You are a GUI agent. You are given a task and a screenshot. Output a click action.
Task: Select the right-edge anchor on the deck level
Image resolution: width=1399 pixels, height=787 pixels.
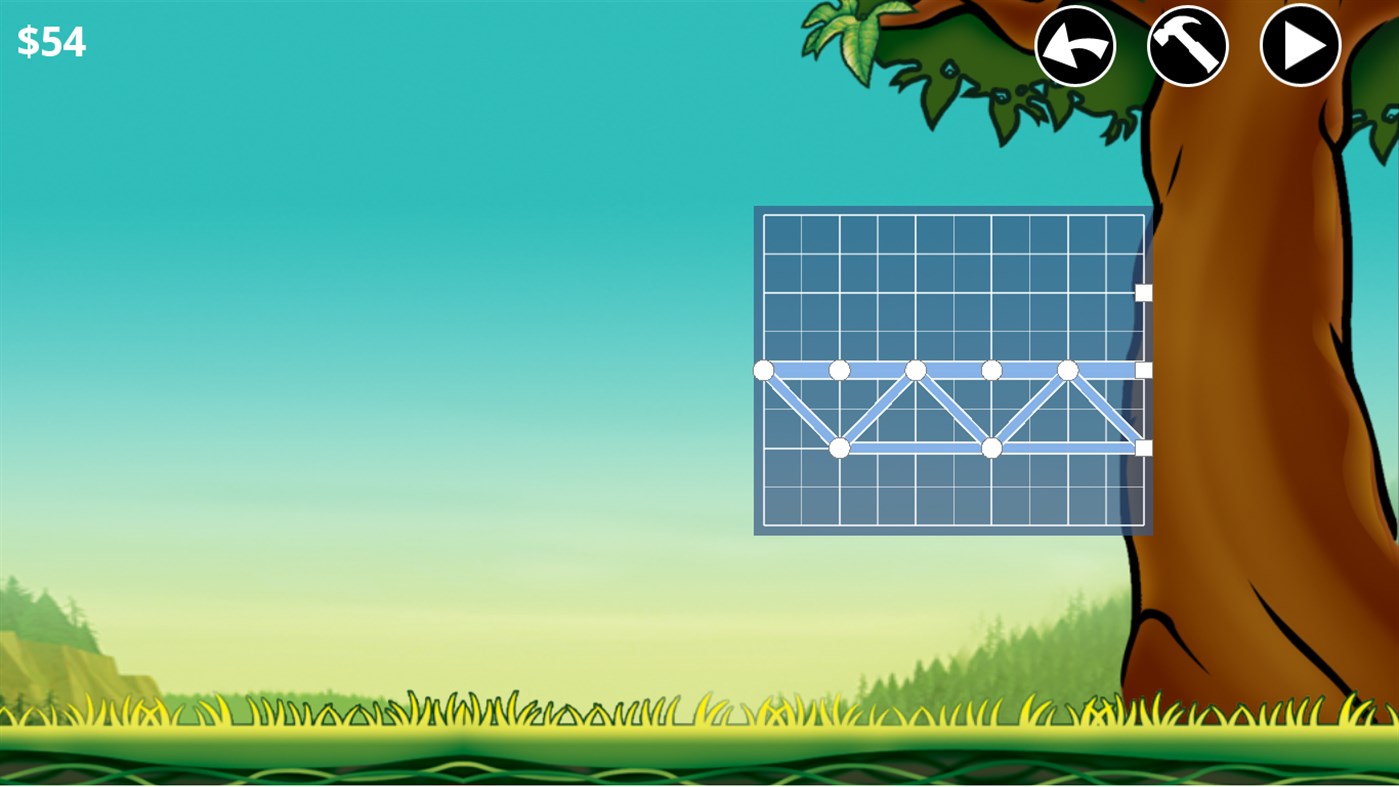pyautogui.click(x=1141, y=370)
